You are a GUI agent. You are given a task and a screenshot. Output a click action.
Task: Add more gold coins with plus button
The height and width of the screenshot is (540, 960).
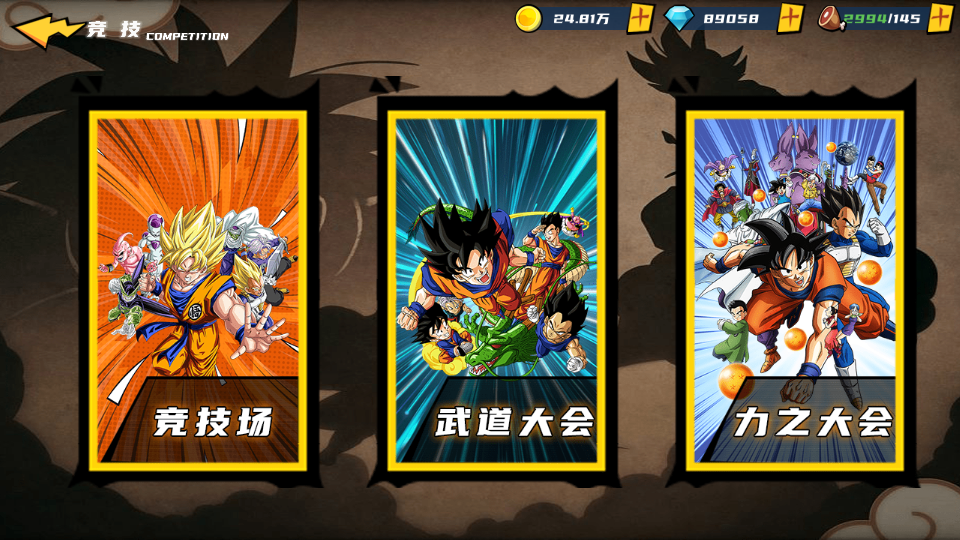point(641,18)
